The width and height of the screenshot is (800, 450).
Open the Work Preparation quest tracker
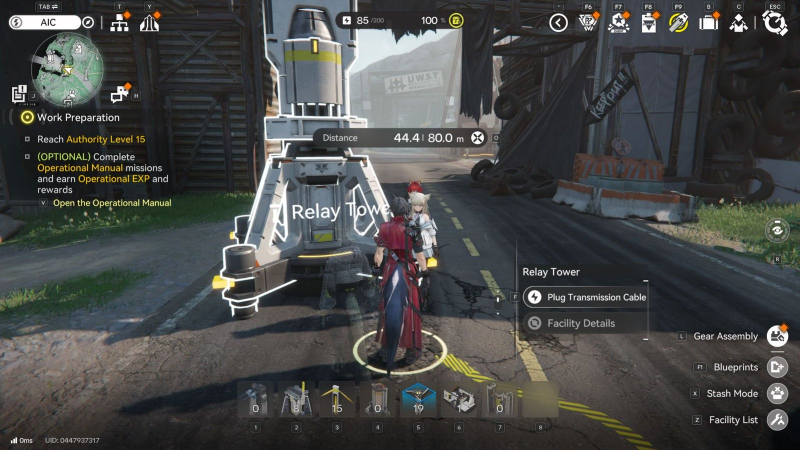(x=64, y=118)
